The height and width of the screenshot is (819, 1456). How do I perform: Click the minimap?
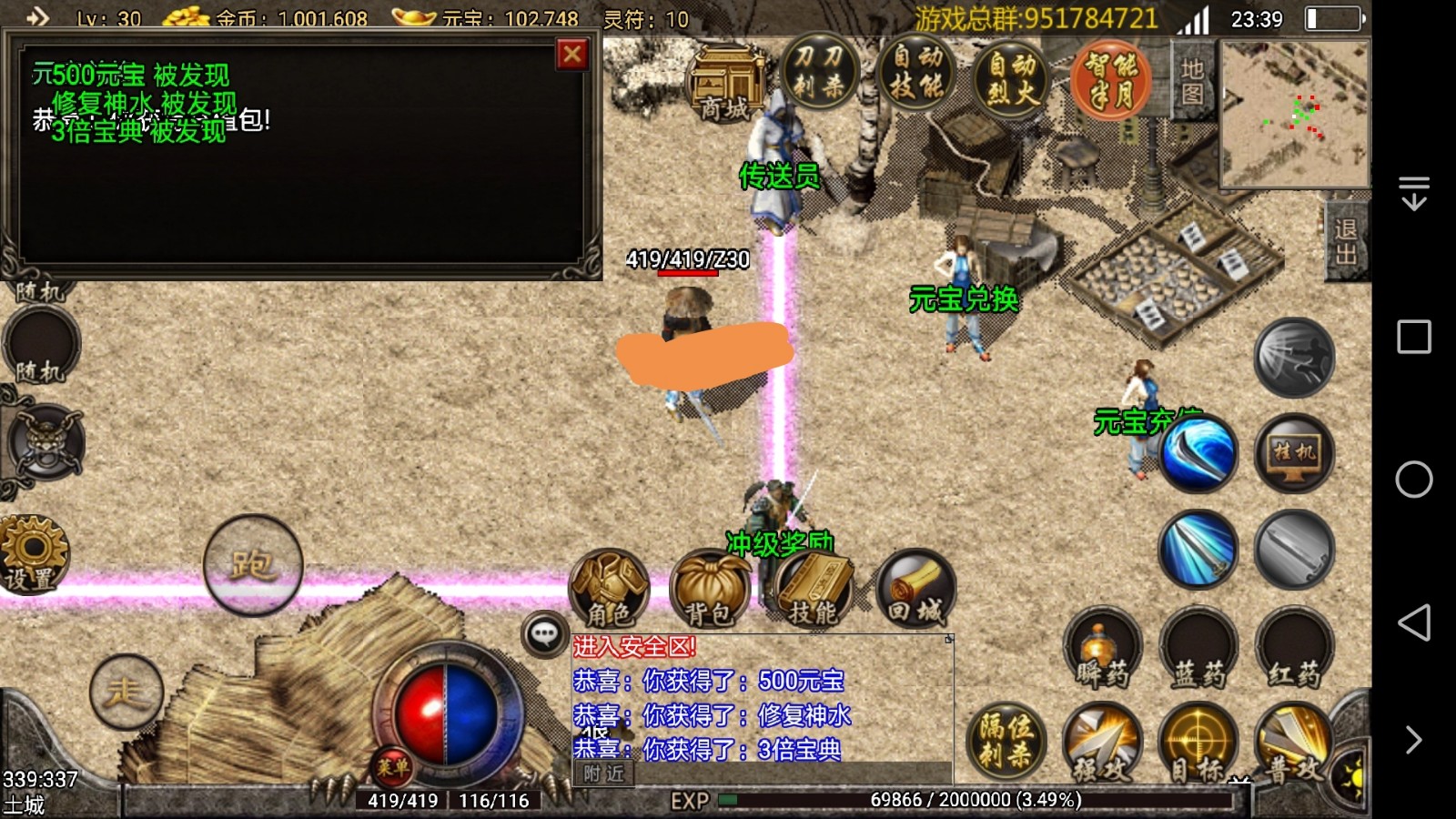tap(1294, 114)
